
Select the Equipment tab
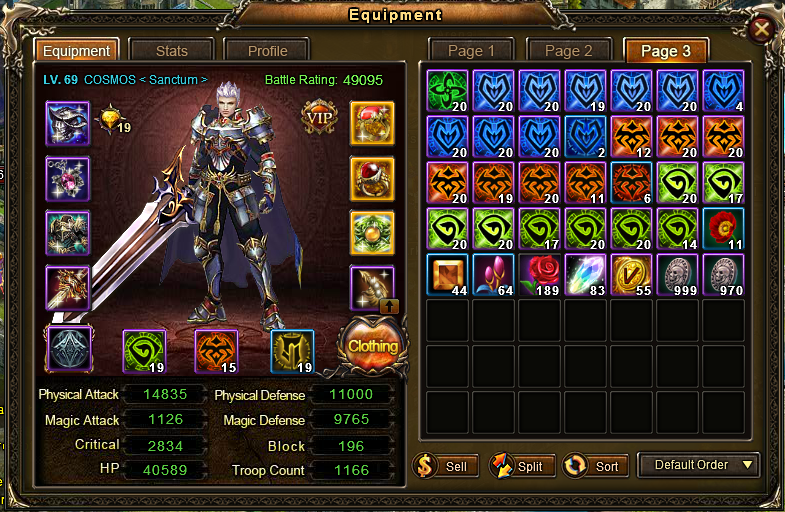[77, 51]
